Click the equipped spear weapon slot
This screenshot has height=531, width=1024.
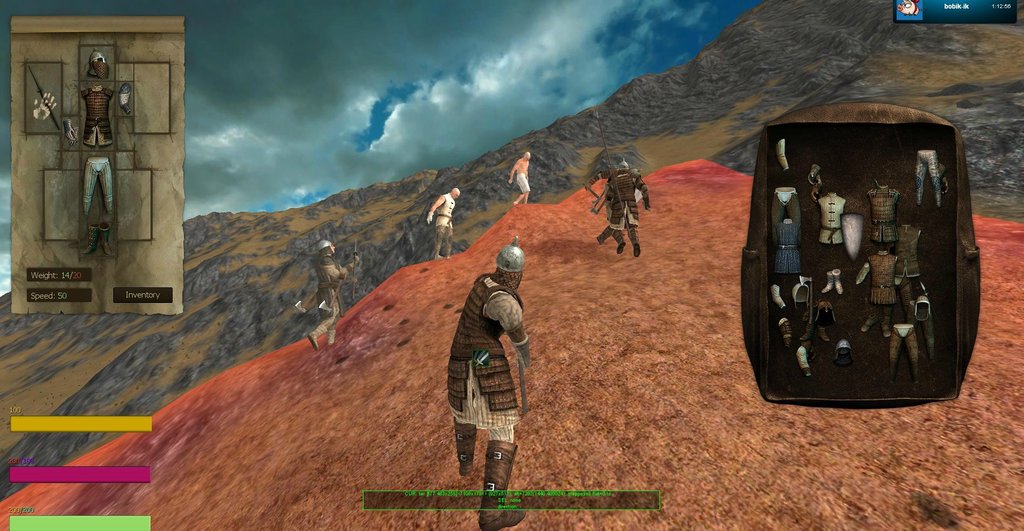42,96
